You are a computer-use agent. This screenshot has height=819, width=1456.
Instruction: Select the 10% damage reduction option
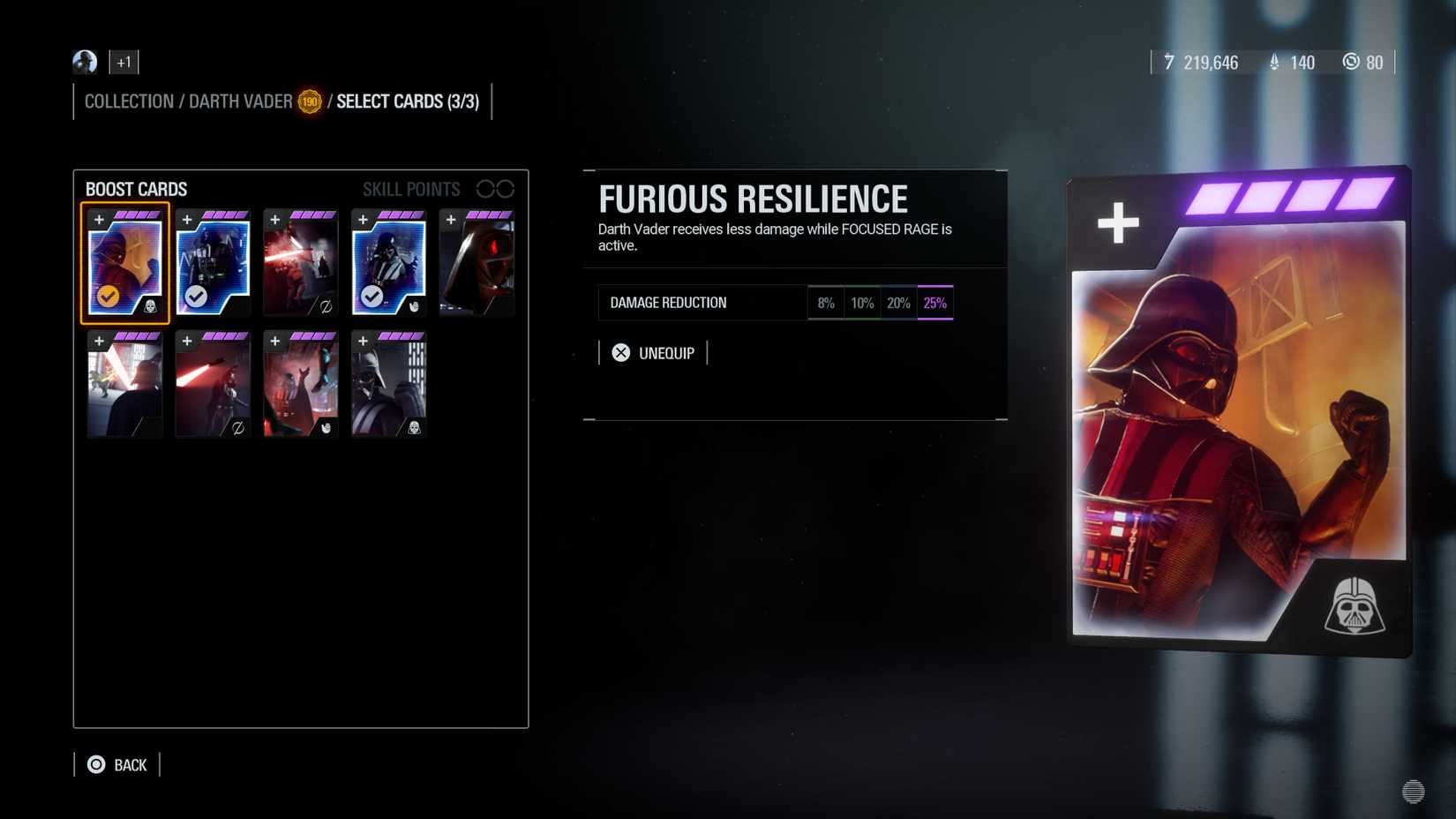pyautogui.click(x=862, y=302)
